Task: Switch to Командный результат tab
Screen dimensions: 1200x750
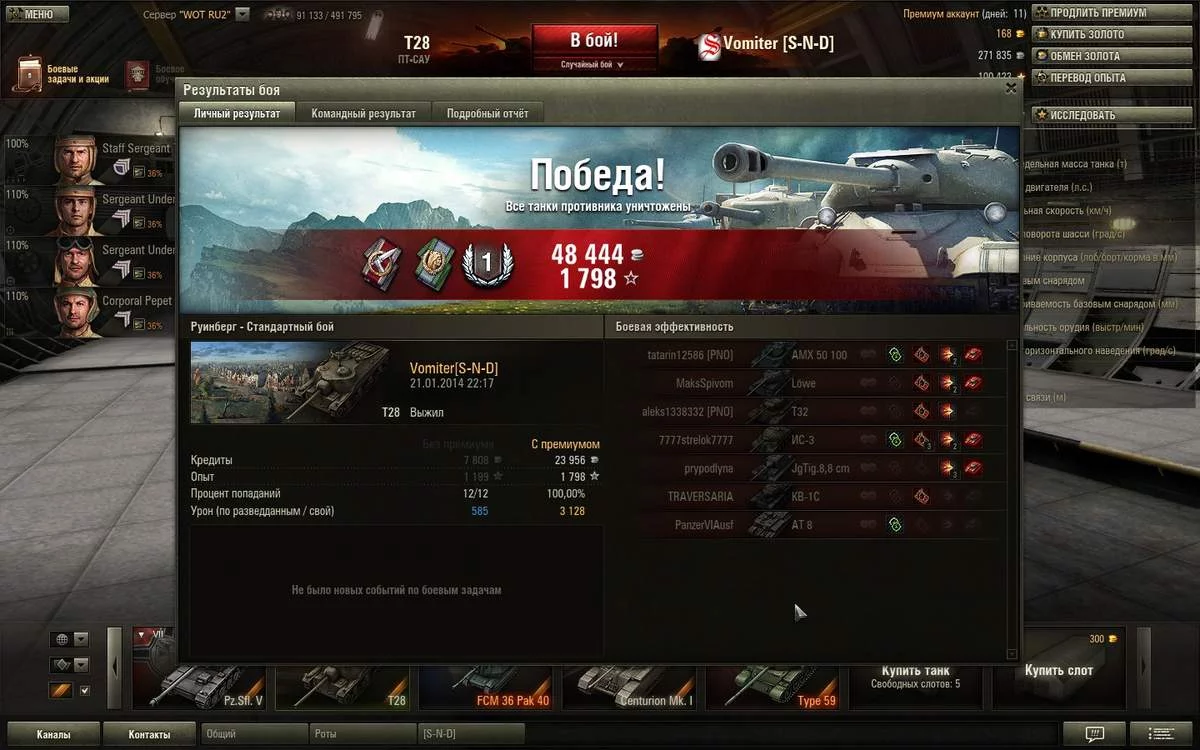Action: (x=363, y=113)
